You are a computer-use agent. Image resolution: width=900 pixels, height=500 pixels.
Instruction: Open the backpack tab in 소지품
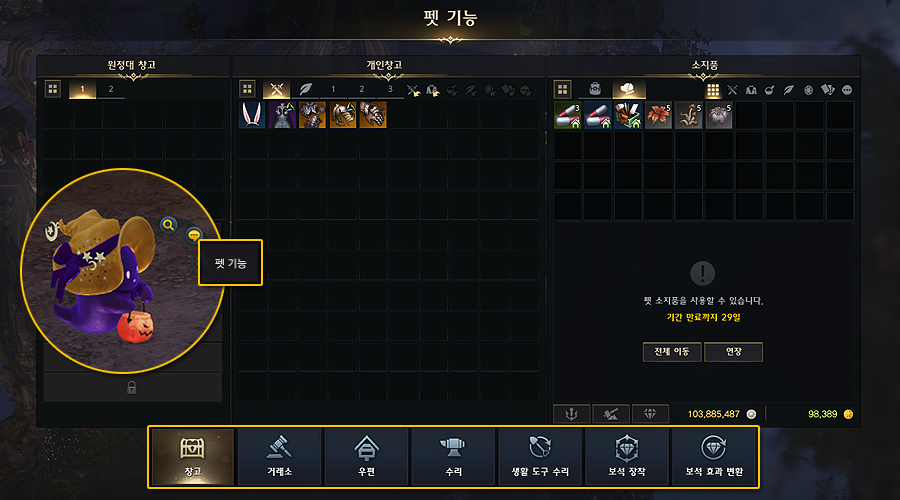pos(594,90)
